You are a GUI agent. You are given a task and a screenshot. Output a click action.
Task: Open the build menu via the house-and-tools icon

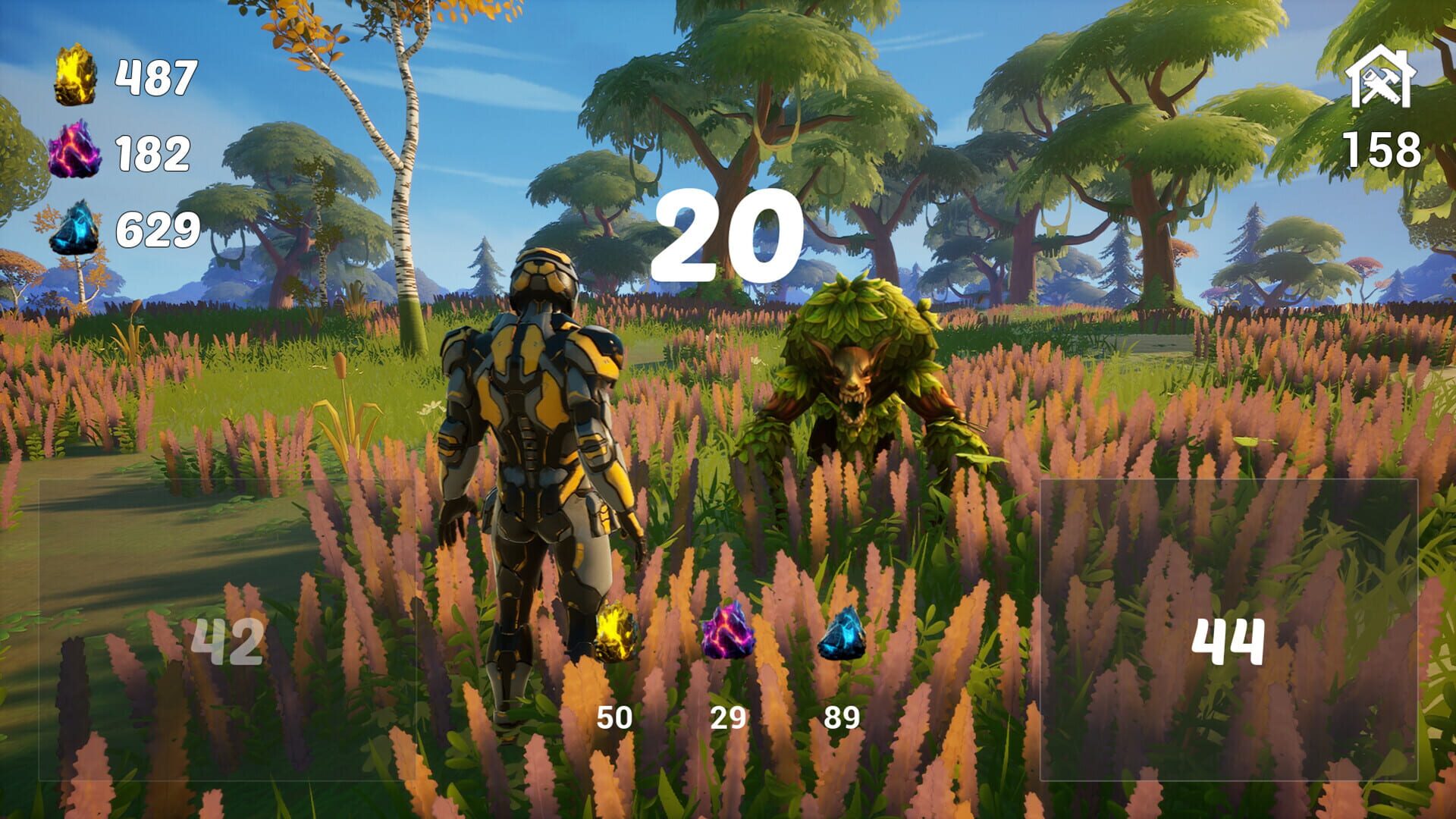pos(1382,76)
